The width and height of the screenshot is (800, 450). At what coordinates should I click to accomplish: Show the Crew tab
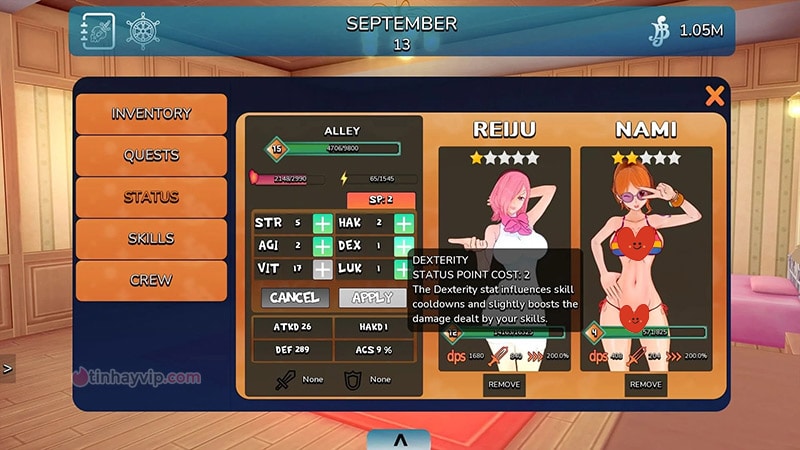click(x=151, y=281)
